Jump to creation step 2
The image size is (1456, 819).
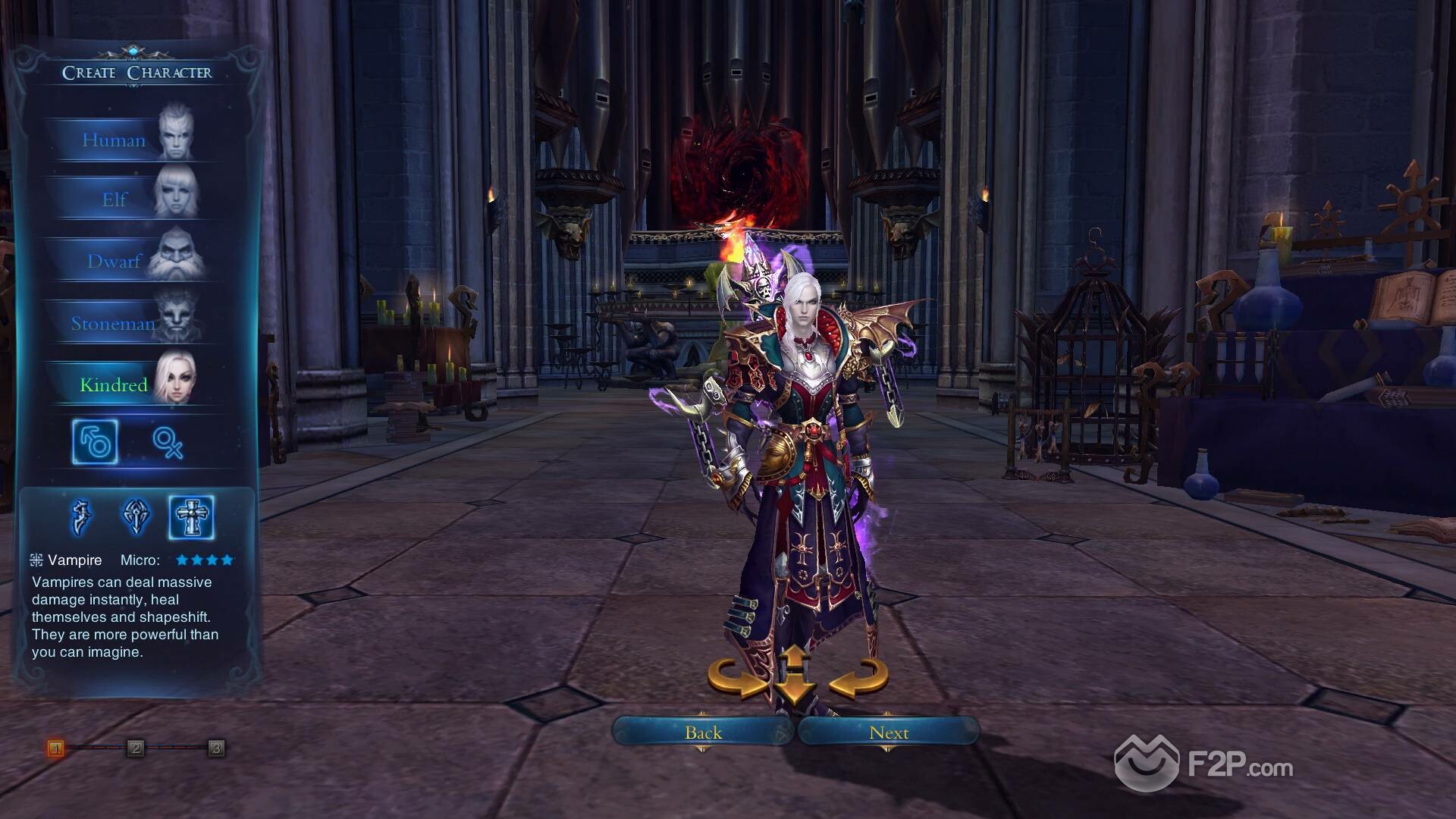[x=136, y=748]
